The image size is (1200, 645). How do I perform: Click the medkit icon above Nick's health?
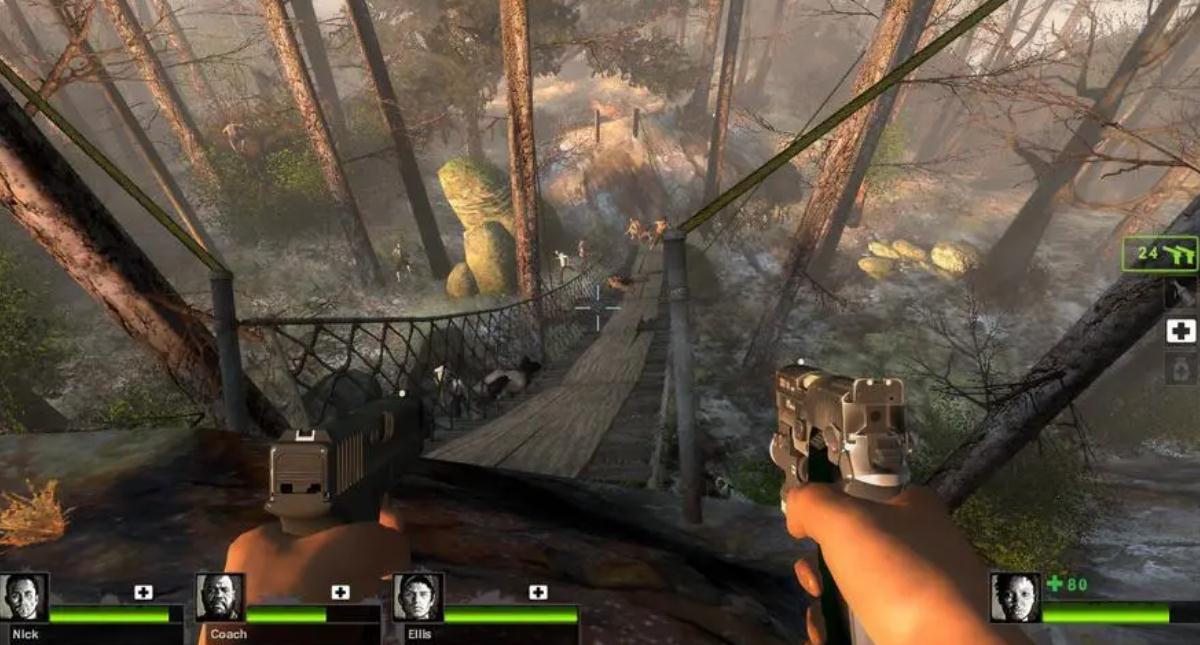143,592
